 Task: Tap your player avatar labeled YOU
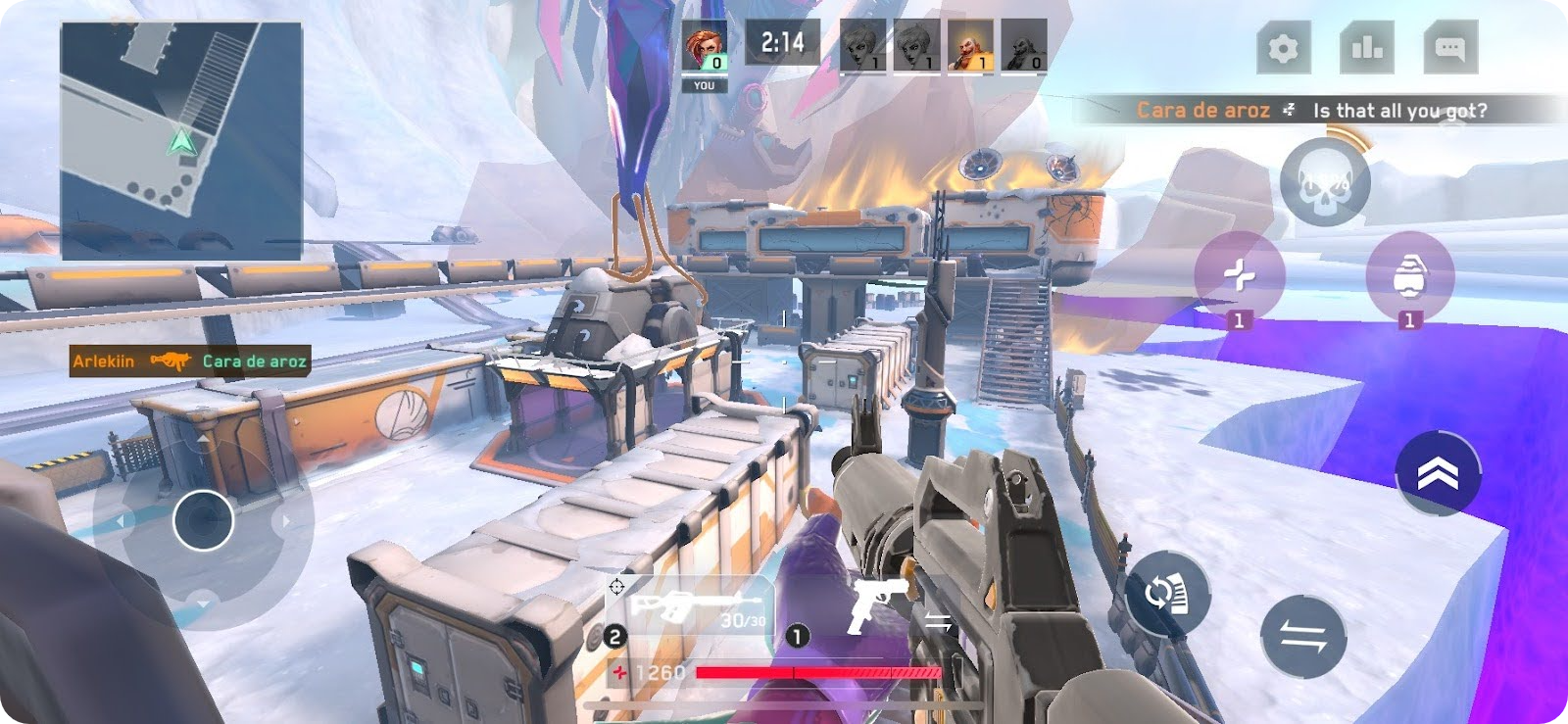pyautogui.click(x=705, y=47)
